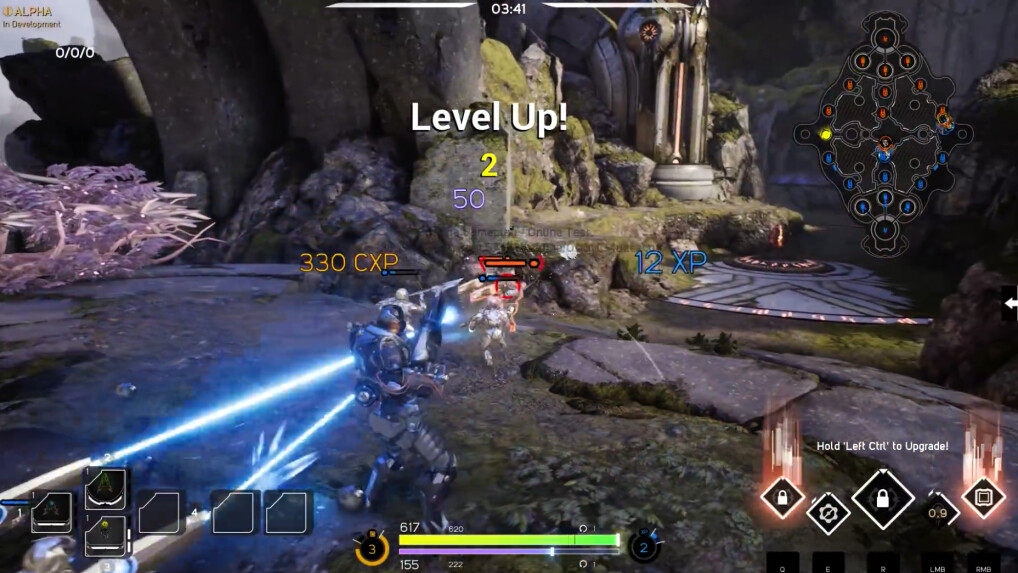Activate the gear-shaped ability icon
Image resolution: width=1018 pixels, height=573 pixels.
point(828,513)
